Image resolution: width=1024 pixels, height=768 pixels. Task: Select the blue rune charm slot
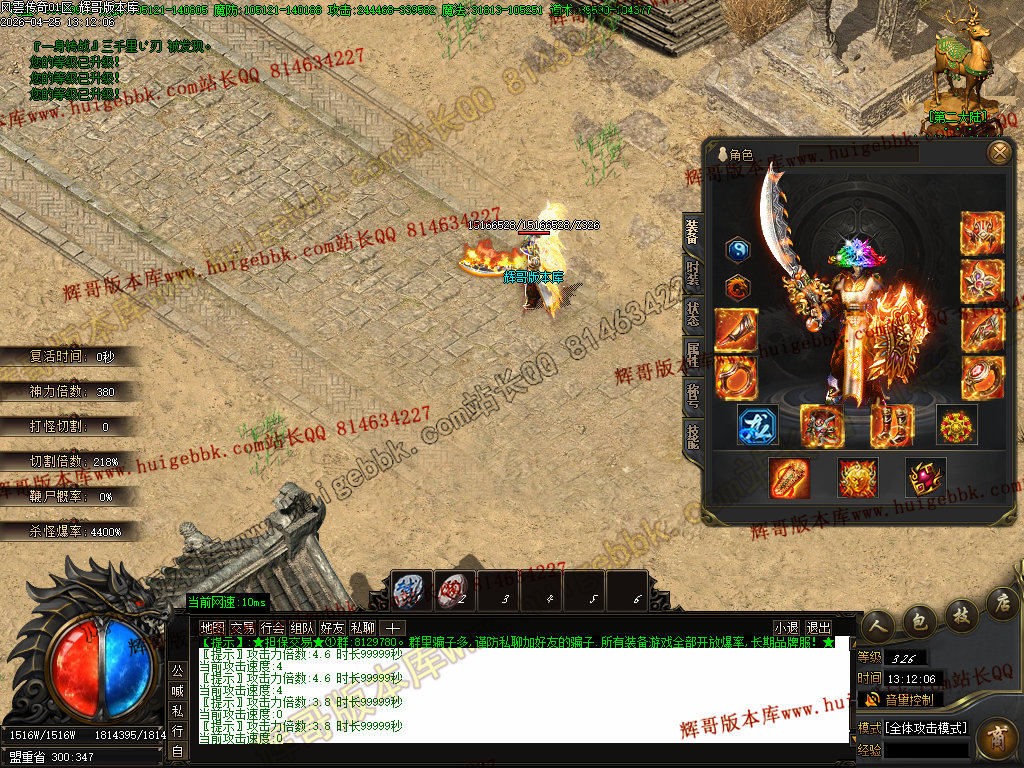point(758,425)
